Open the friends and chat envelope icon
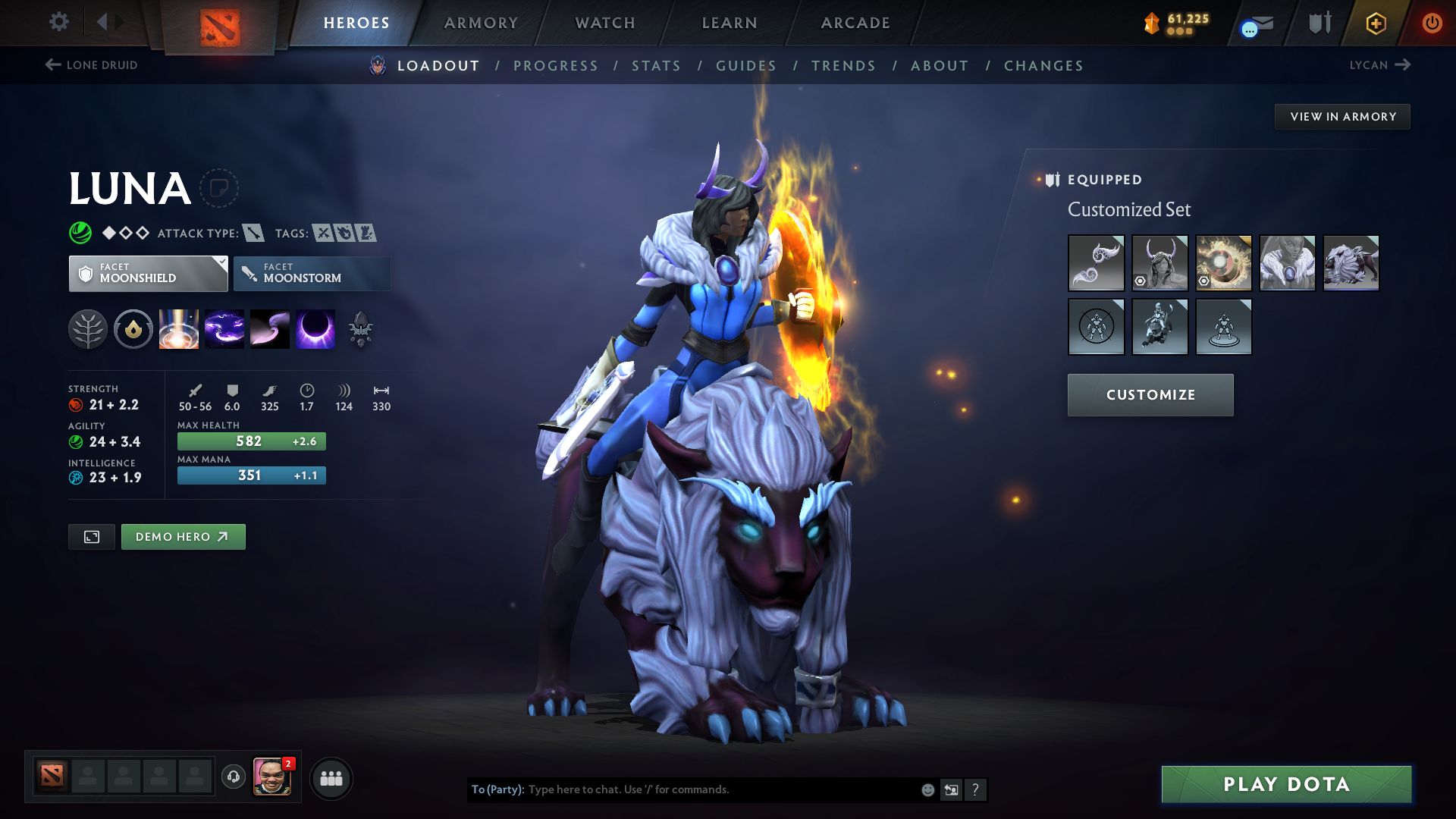The height and width of the screenshot is (819, 1456). click(x=1255, y=23)
